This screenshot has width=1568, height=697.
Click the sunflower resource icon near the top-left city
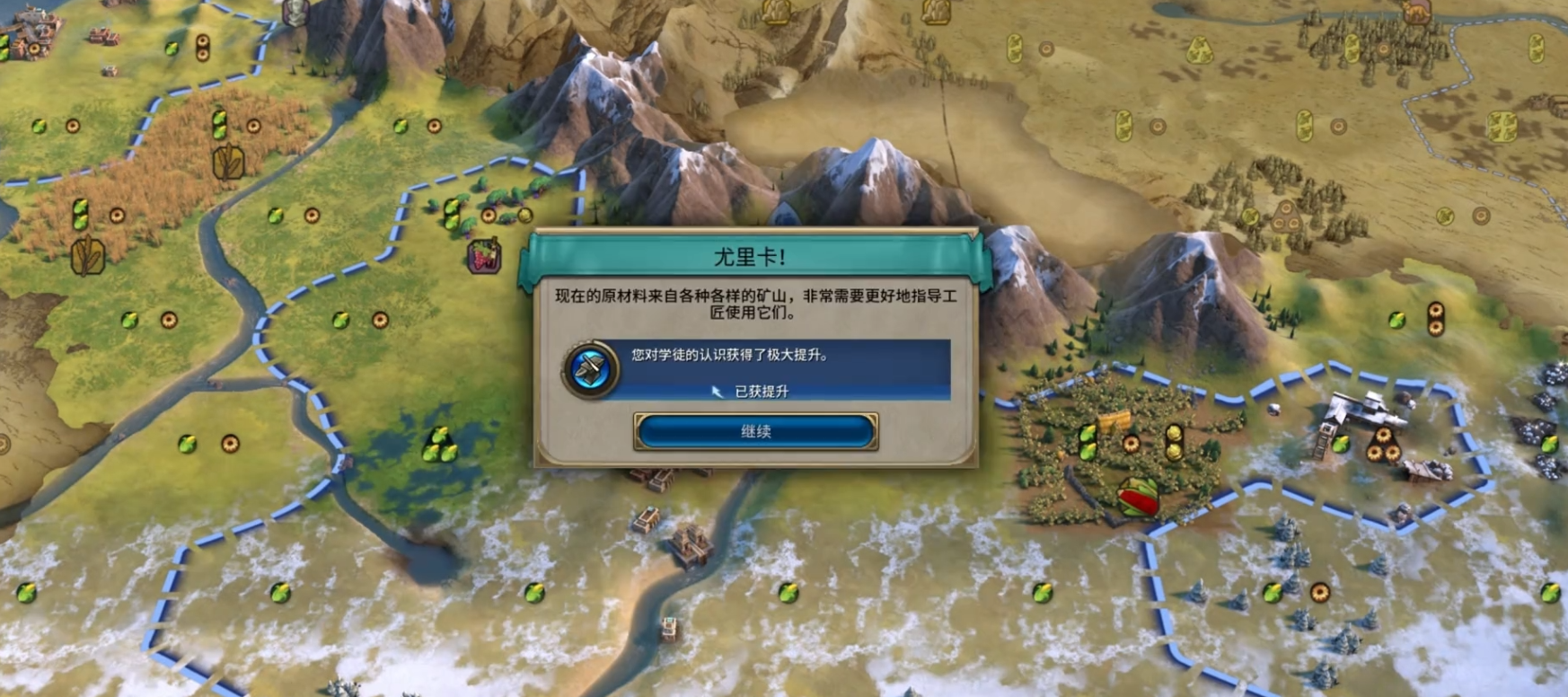coord(34,49)
